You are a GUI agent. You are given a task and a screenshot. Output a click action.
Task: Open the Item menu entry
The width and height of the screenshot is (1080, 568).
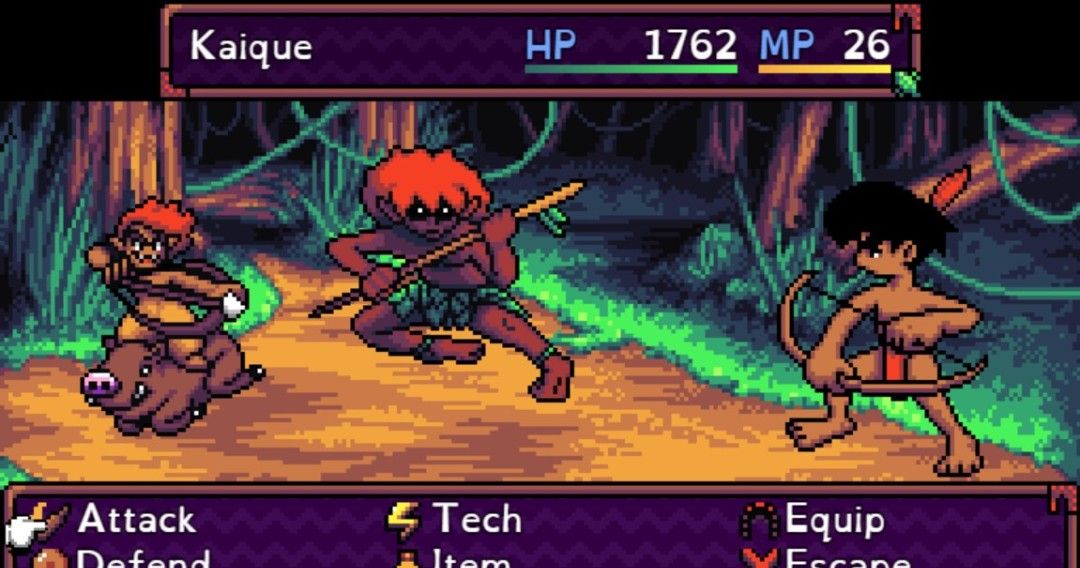[470, 559]
